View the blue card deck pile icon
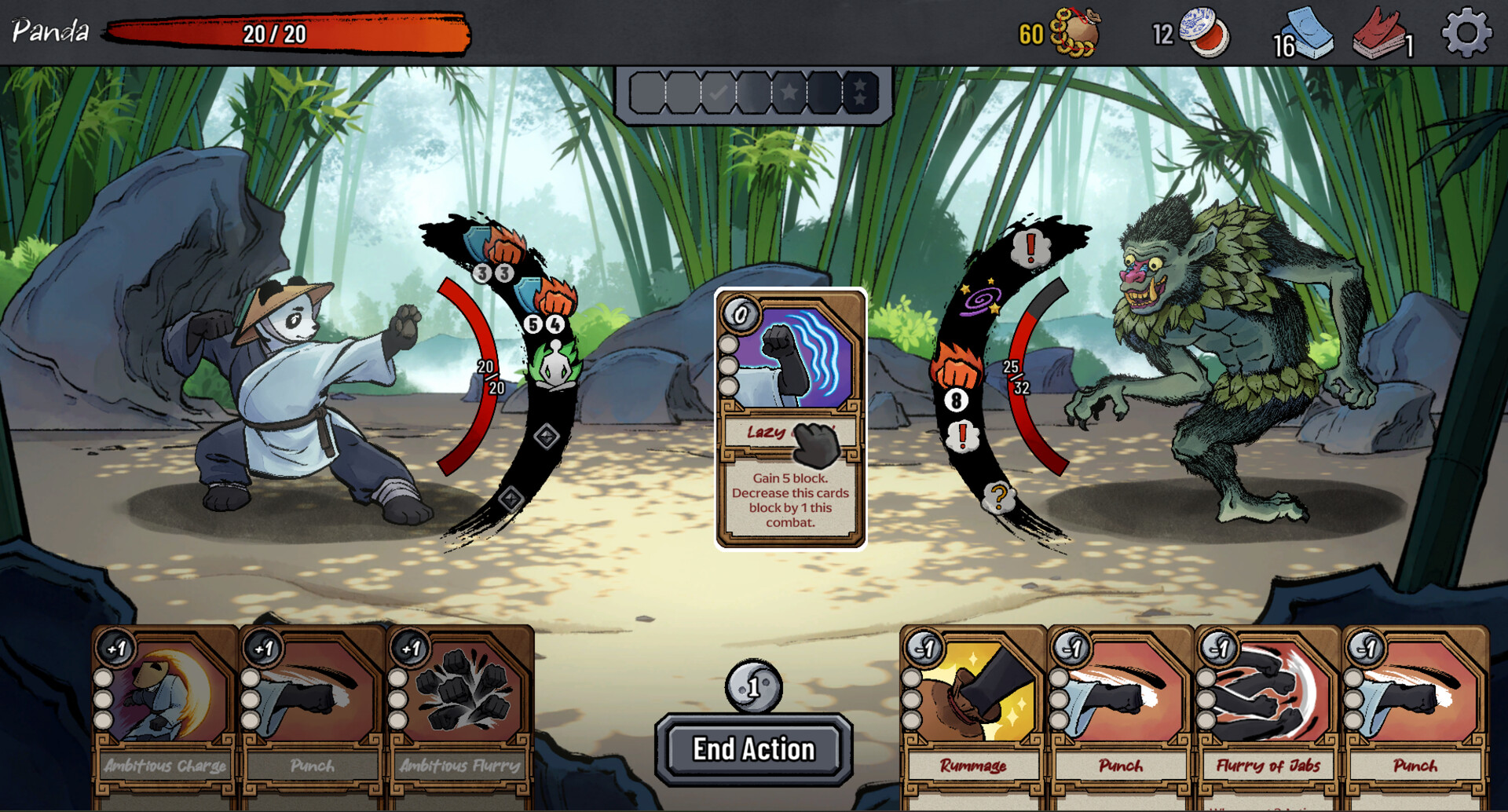This screenshot has height=812, width=1508. (1310, 34)
